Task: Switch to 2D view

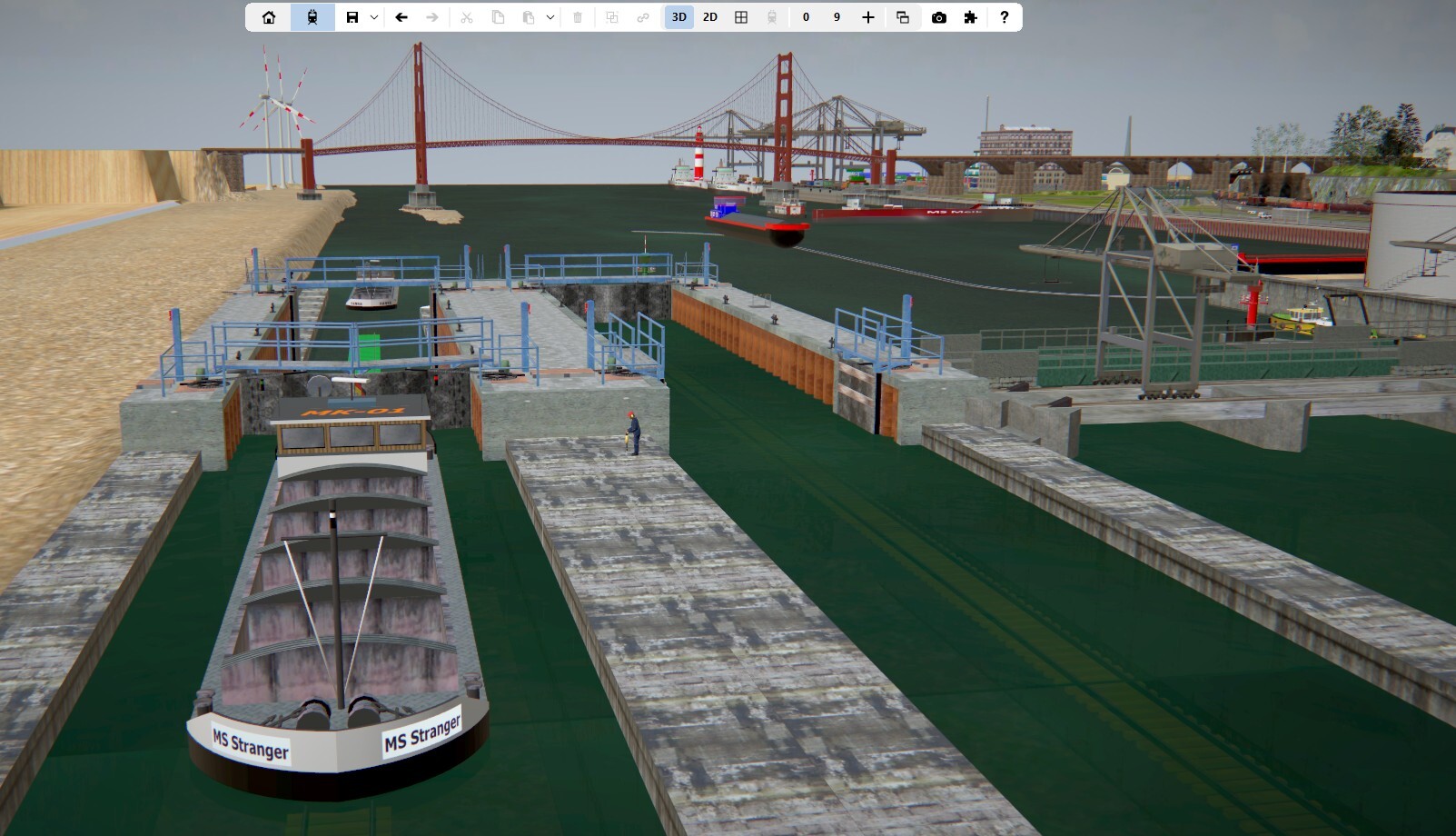Action: [x=710, y=17]
